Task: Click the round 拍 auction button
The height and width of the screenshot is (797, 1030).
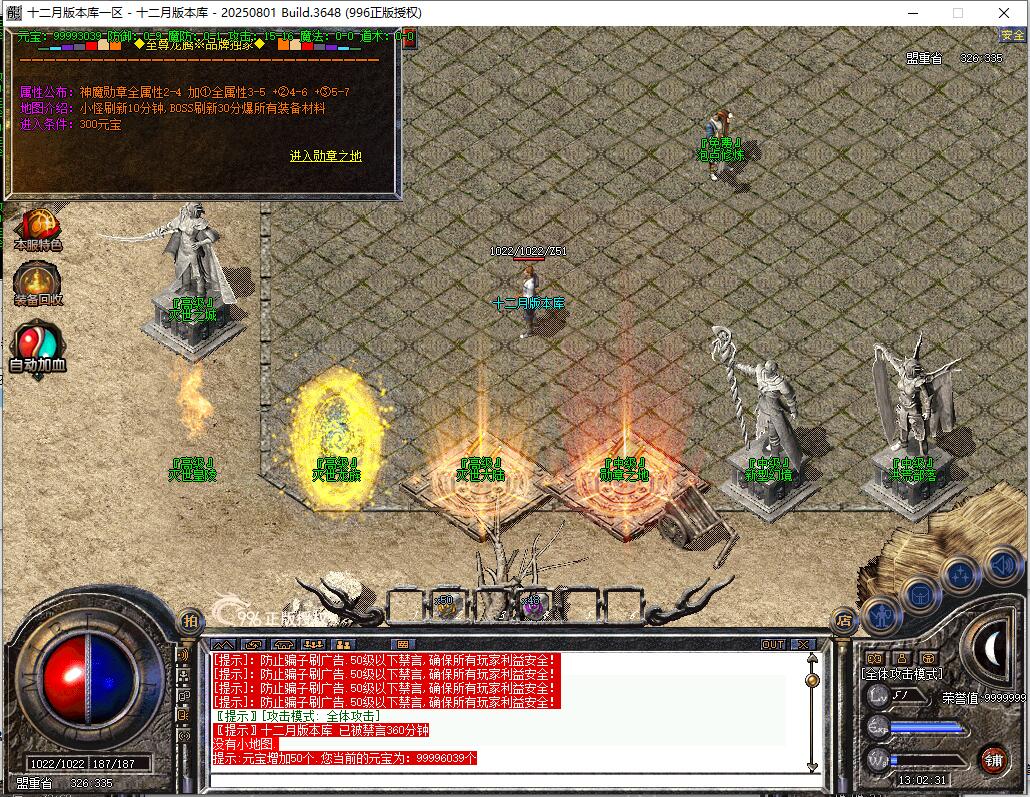Action: pyautogui.click(x=190, y=620)
